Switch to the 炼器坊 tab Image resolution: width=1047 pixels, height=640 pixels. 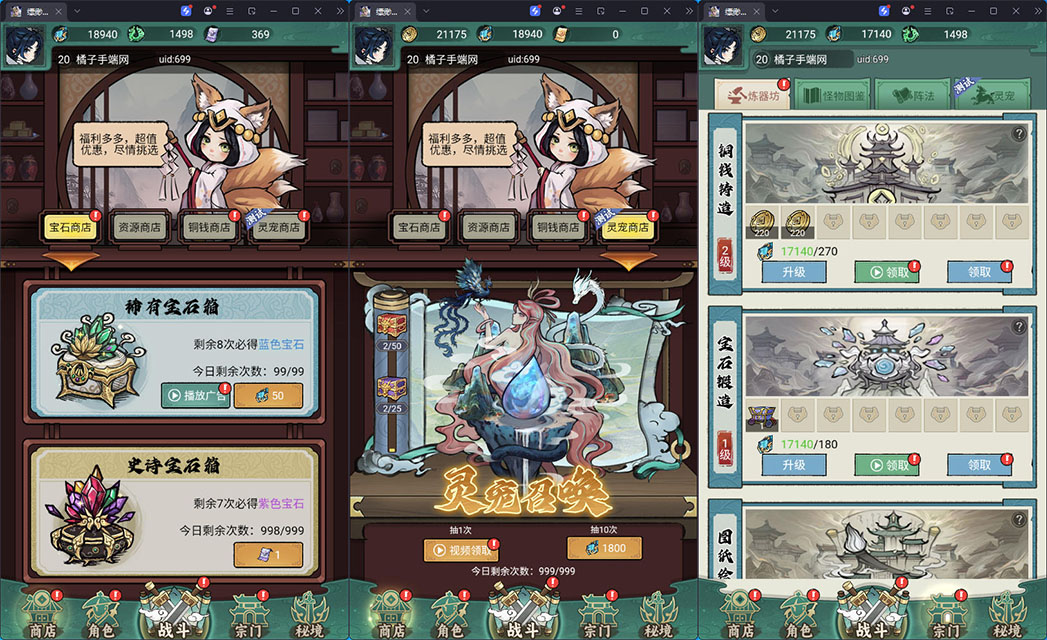[x=752, y=96]
